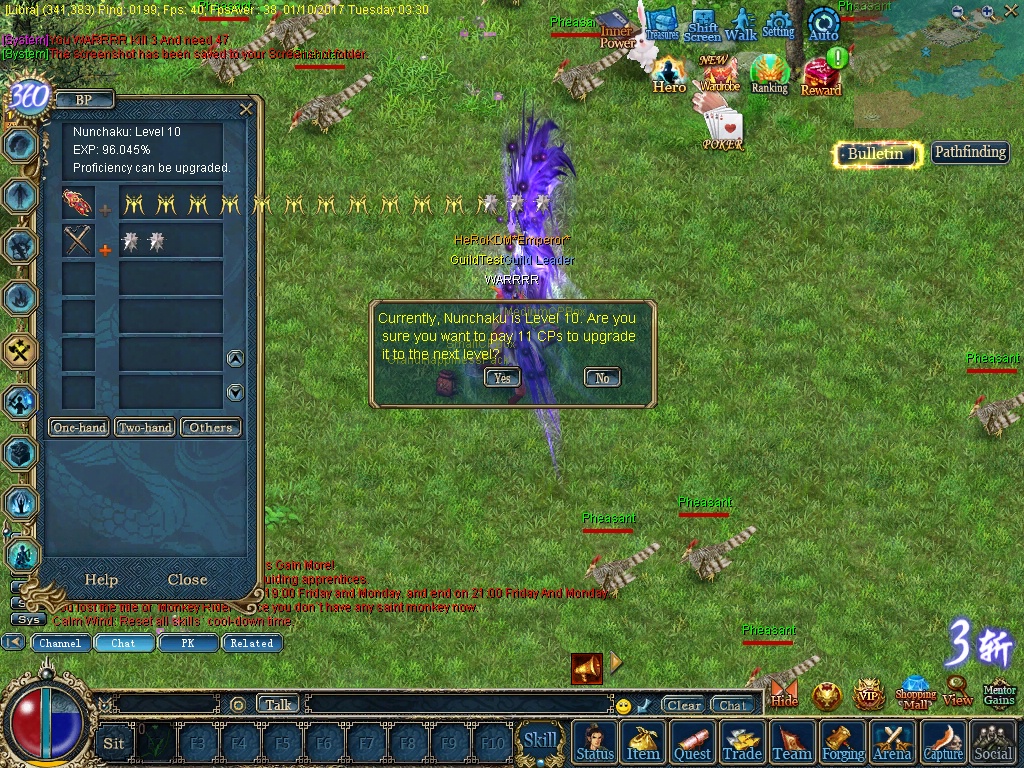
Task: Open the Bulletin board
Action: 876,153
